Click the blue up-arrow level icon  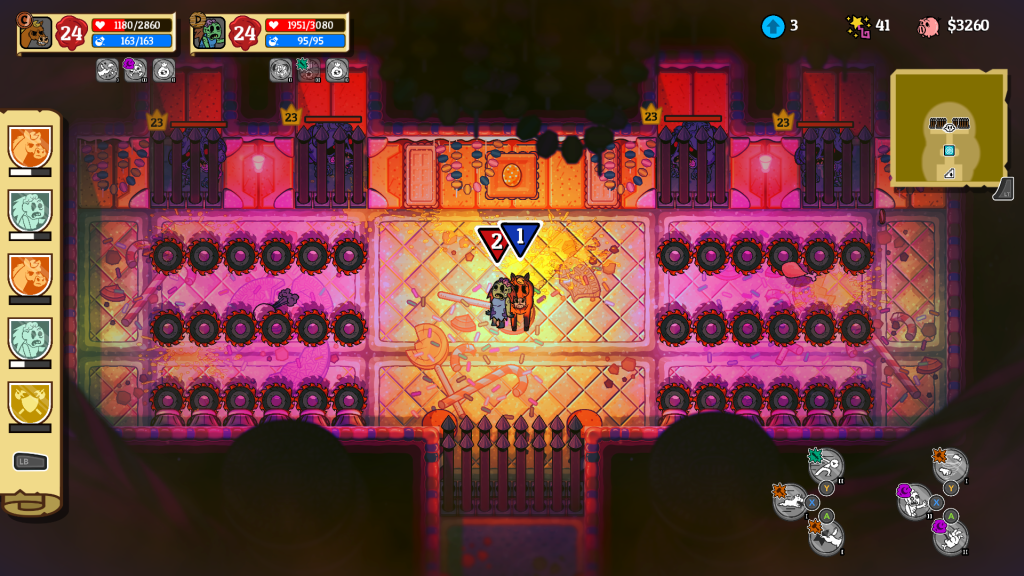pyautogui.click(x=772, y=26)
